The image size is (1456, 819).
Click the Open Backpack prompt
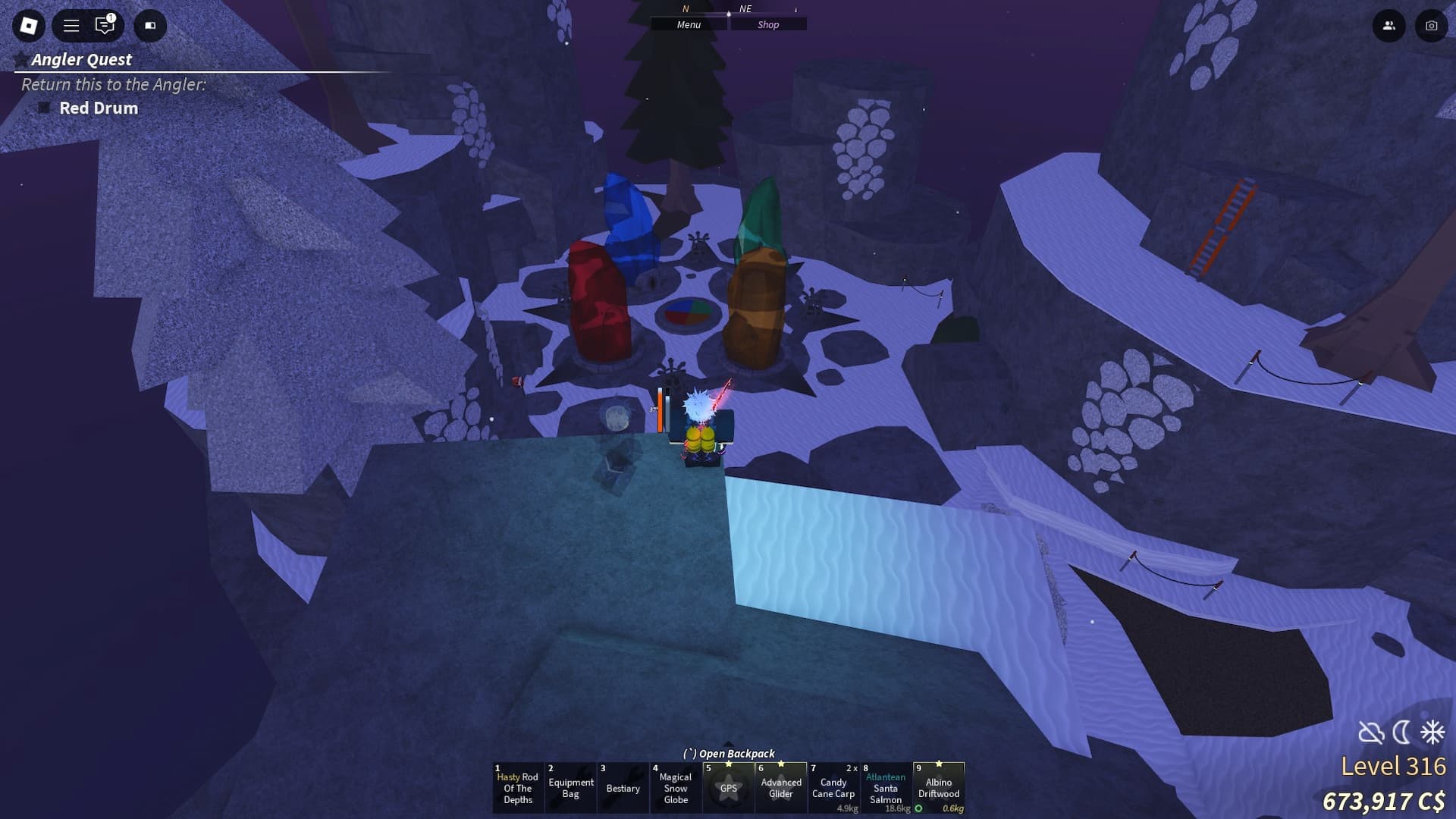pyautogui.click(x=730, y=754)
